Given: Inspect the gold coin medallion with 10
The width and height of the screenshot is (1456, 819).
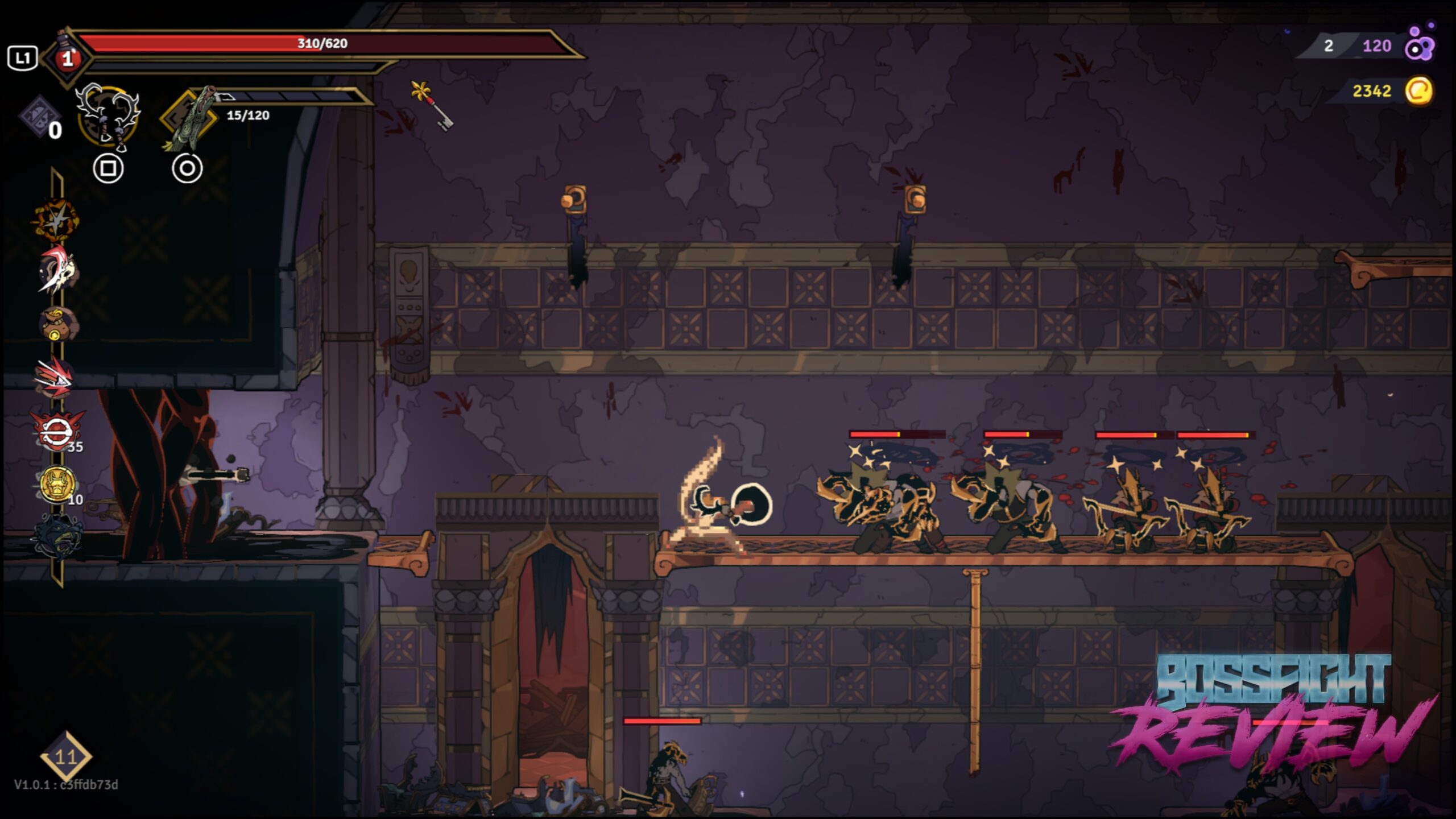Looking at the screenshot, I should click(x=57, y=484).
